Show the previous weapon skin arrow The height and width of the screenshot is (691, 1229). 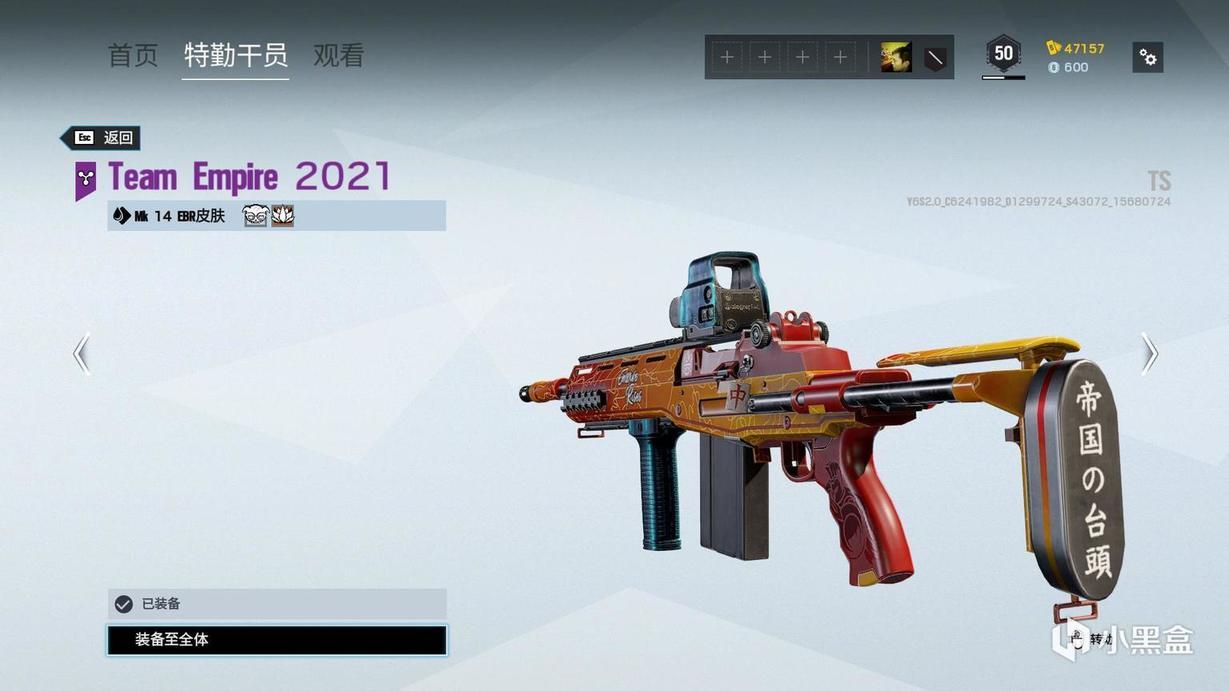(82, 354)
